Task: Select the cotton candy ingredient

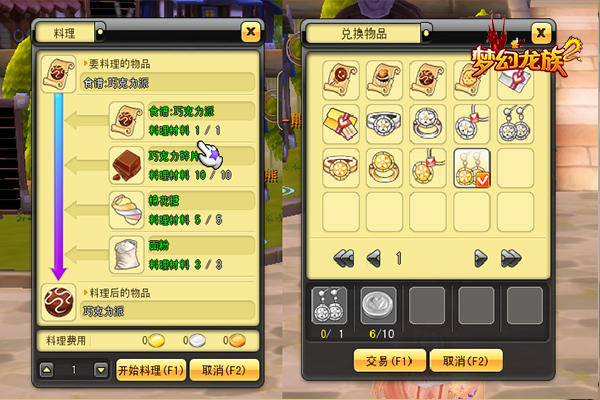Action: [127, 208]
